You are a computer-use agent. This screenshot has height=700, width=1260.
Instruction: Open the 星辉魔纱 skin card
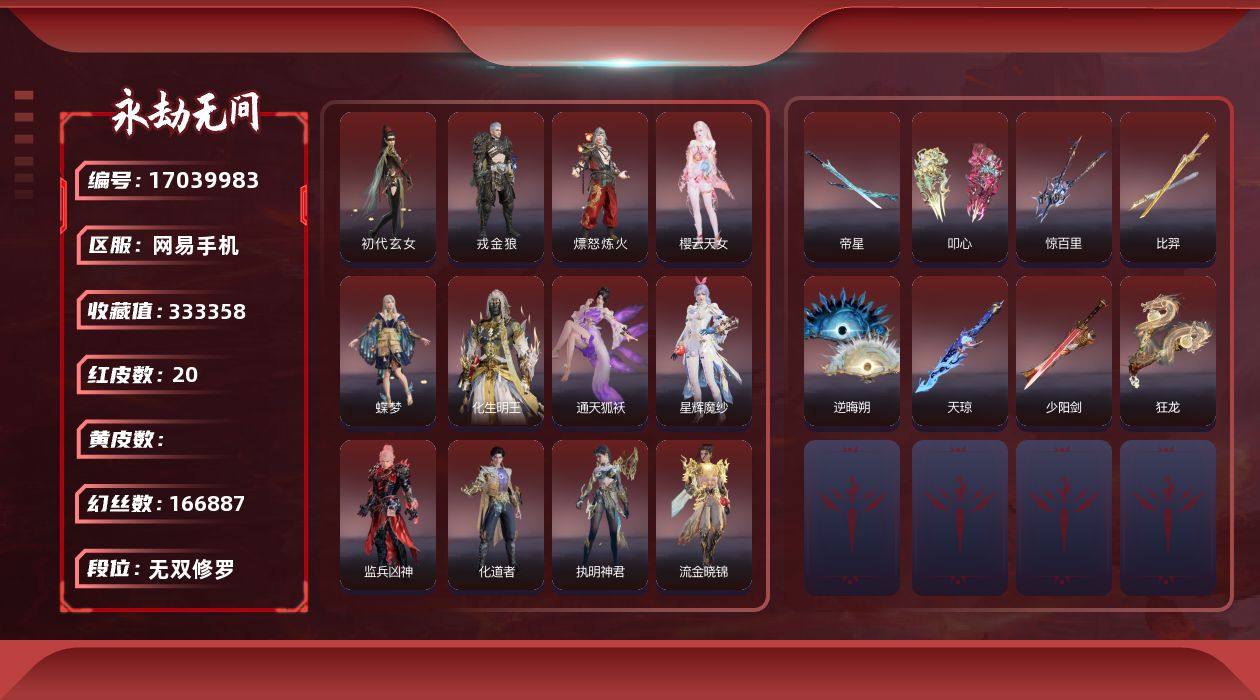704,351
